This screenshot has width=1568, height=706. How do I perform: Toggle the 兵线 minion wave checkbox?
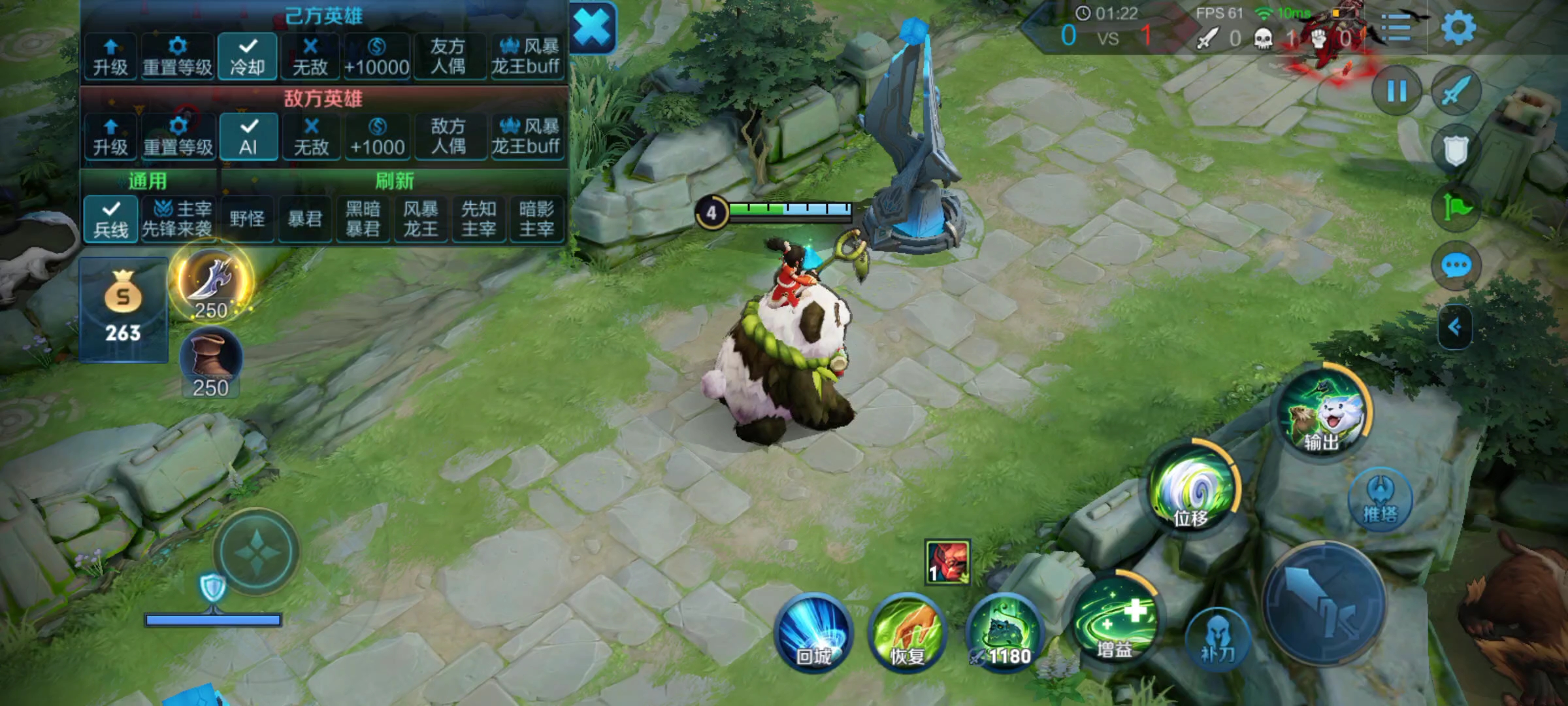click(x=111, y=219)
